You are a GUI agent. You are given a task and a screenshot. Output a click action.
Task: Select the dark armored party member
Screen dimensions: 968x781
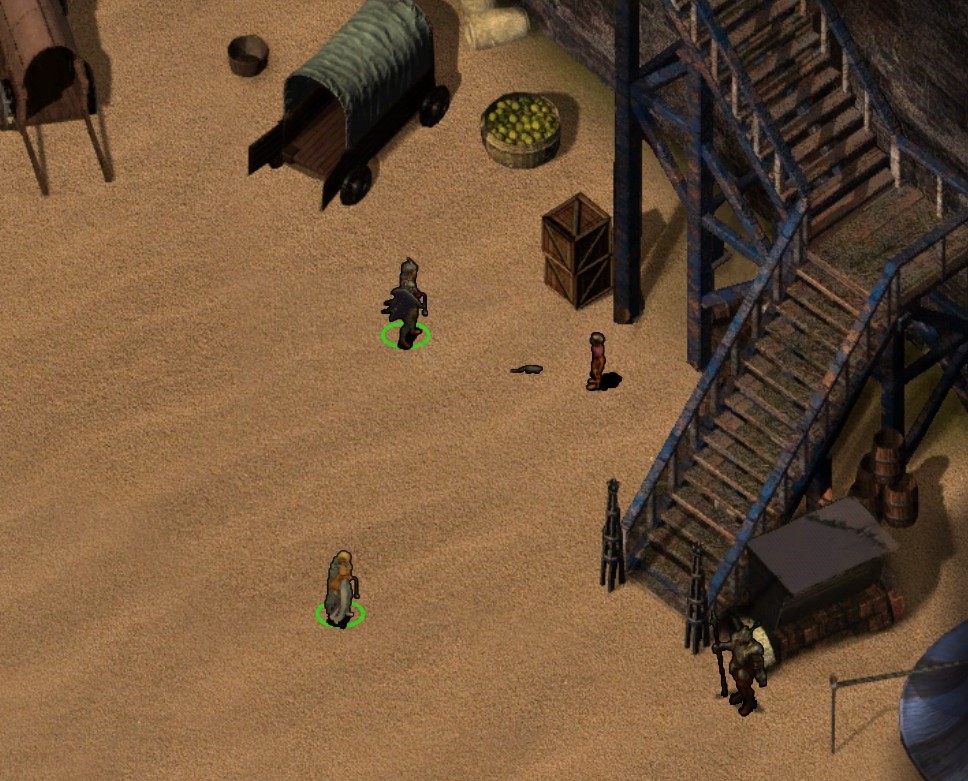coord(407,304)
